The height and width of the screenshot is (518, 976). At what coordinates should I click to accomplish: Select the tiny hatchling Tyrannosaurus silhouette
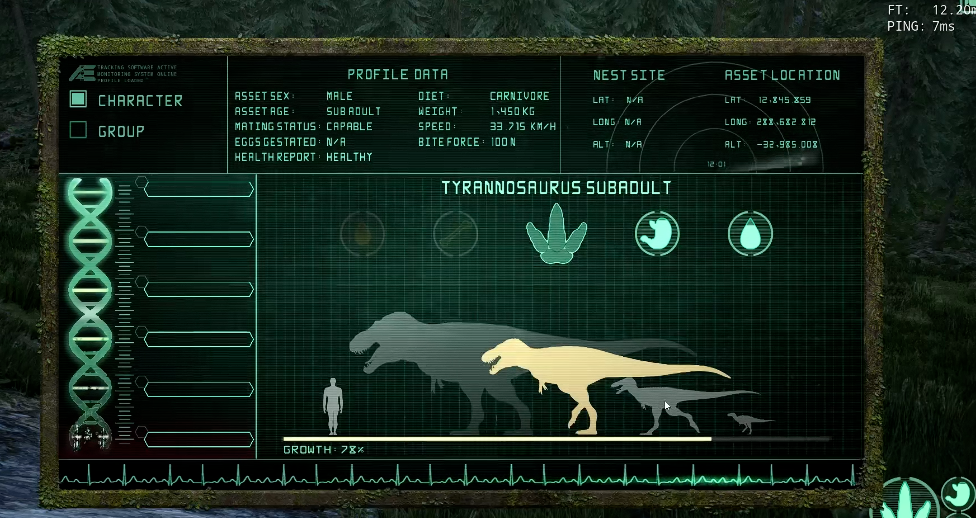point(746,421)
